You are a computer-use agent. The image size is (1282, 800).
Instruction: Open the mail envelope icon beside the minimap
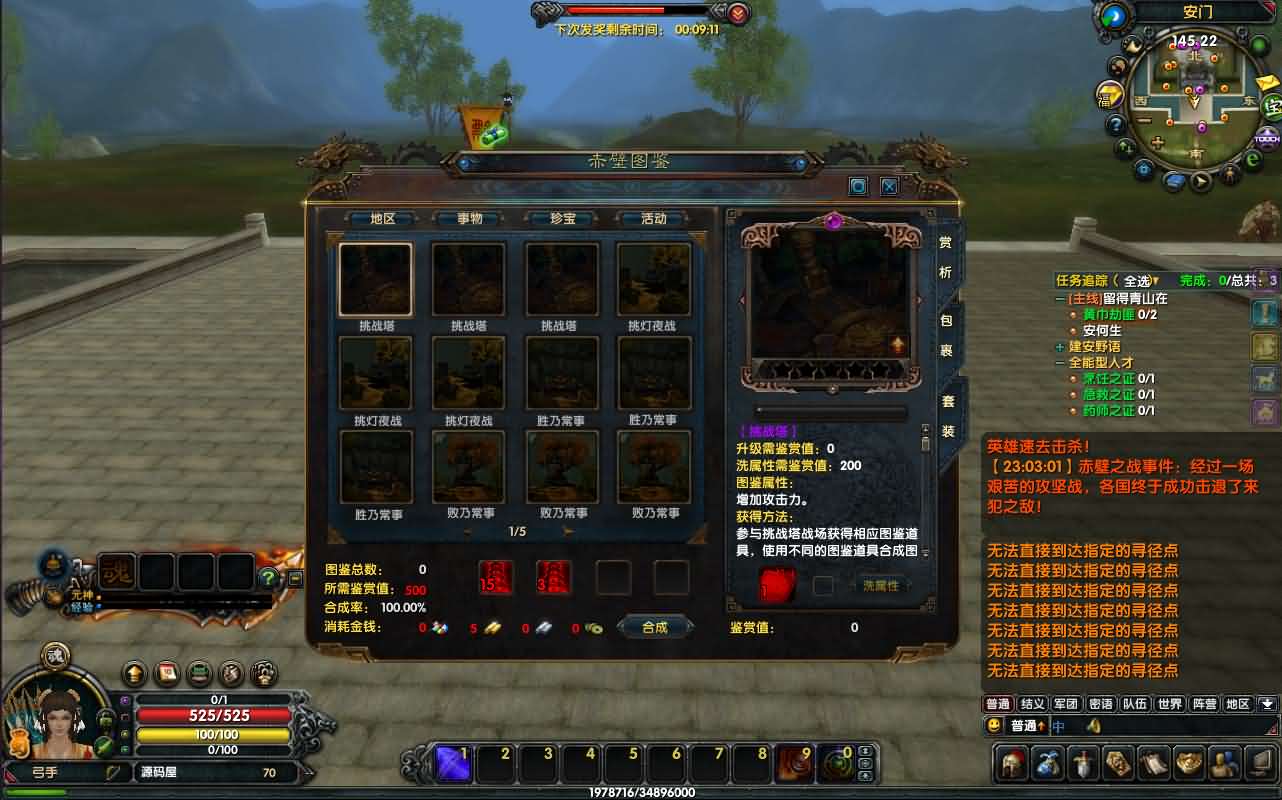(x=1265, y=84)
